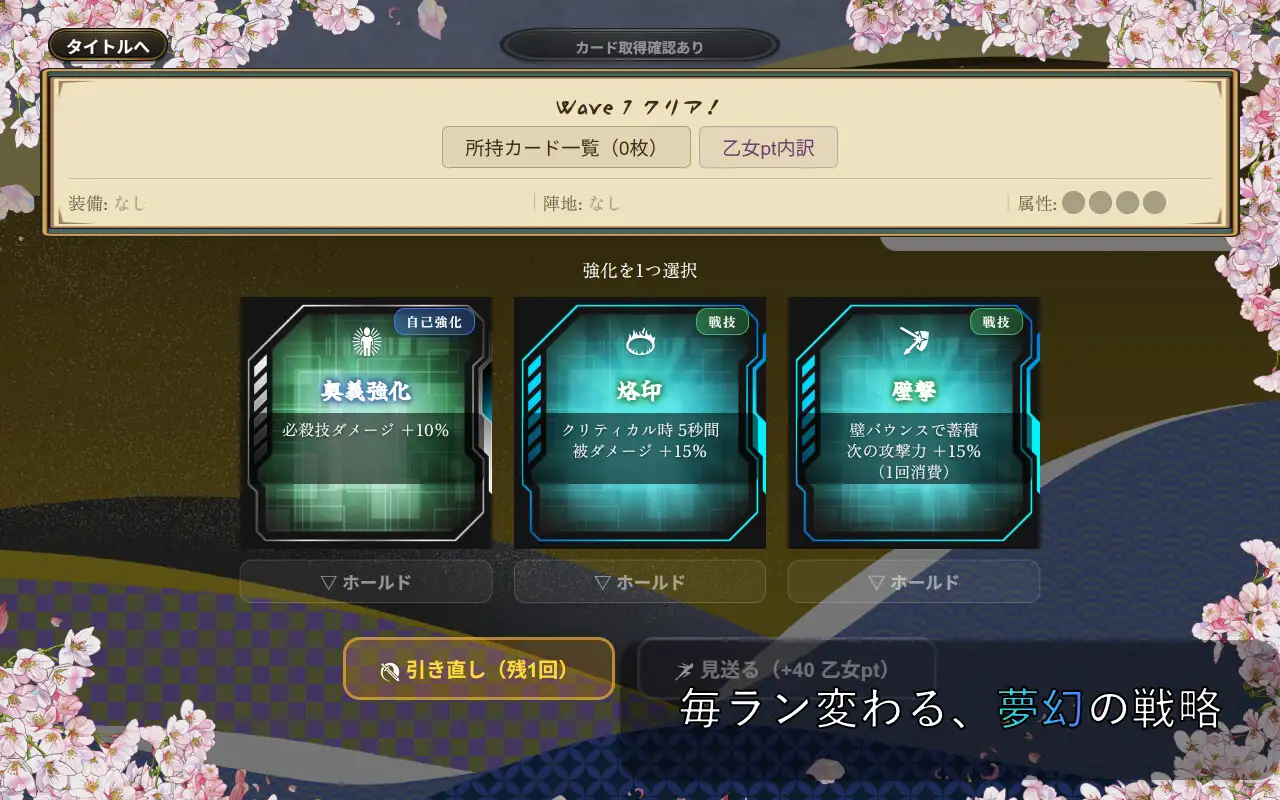Open the 所持カード一覧 card list
Viewport: 1280px width, 800px height.
[567, 148]
